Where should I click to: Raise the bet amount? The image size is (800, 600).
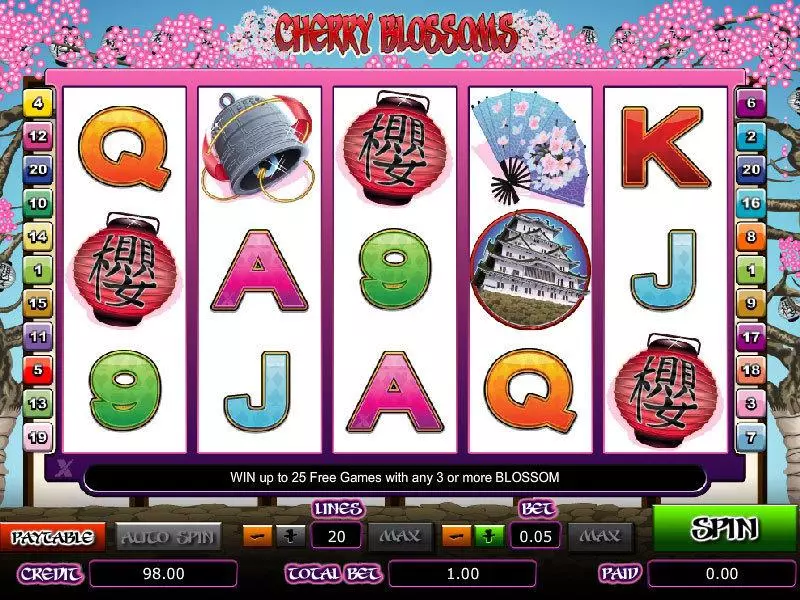tap(486, 536)
